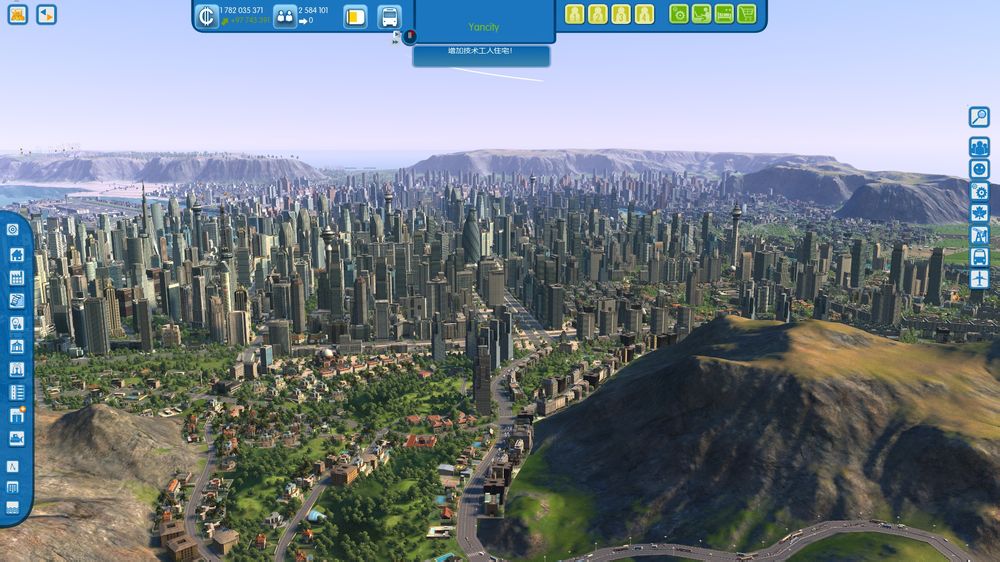Image resolution: width=1000 pixels, height=562 pixels.
Task: Open the columned public building menu
Action: (16, 346)
